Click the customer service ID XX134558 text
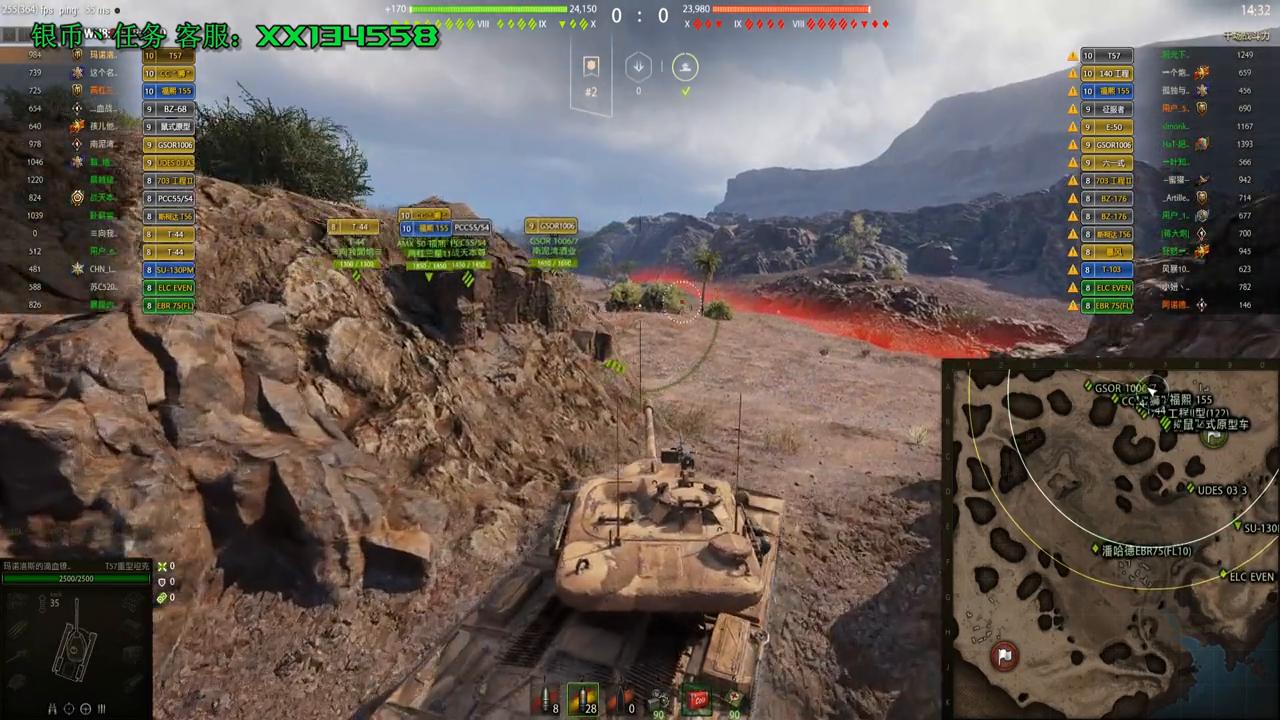 coord(345,35)
